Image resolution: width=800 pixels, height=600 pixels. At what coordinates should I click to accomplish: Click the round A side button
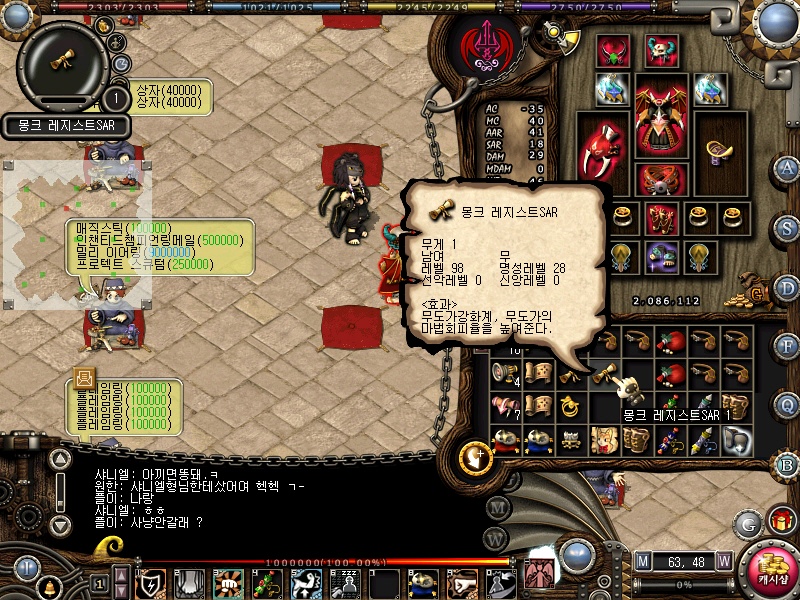(x=787, y=167)
